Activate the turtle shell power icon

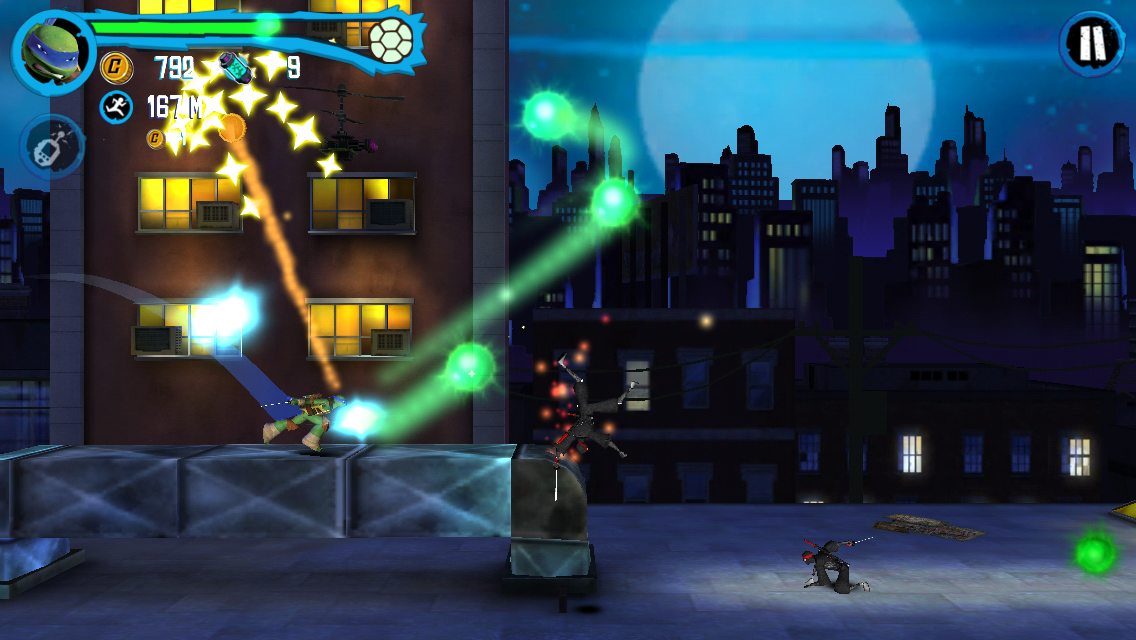(x=391, y=40)
